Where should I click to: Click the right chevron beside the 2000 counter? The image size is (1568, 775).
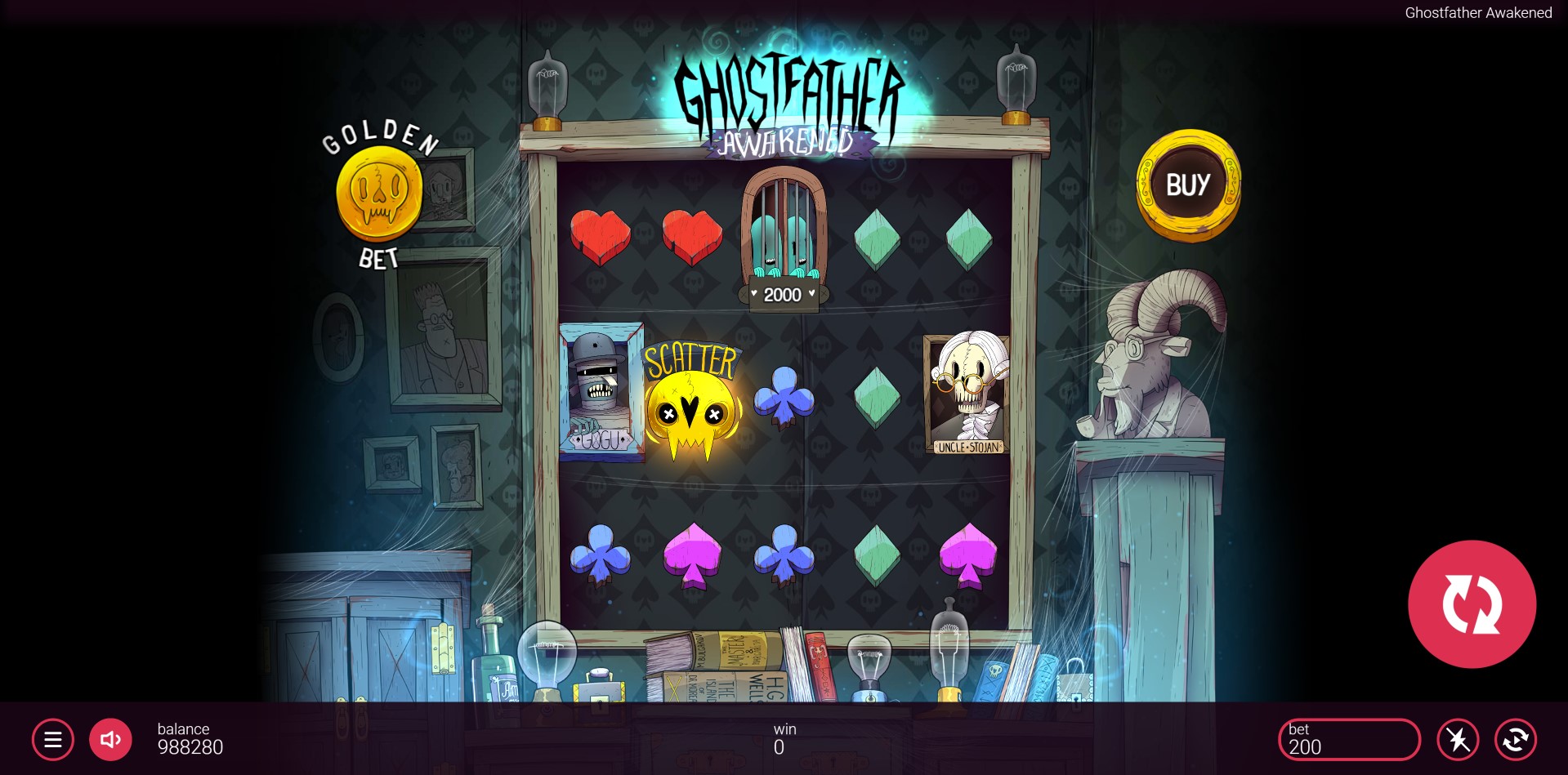pyautogui.click(x=812, y=295)
